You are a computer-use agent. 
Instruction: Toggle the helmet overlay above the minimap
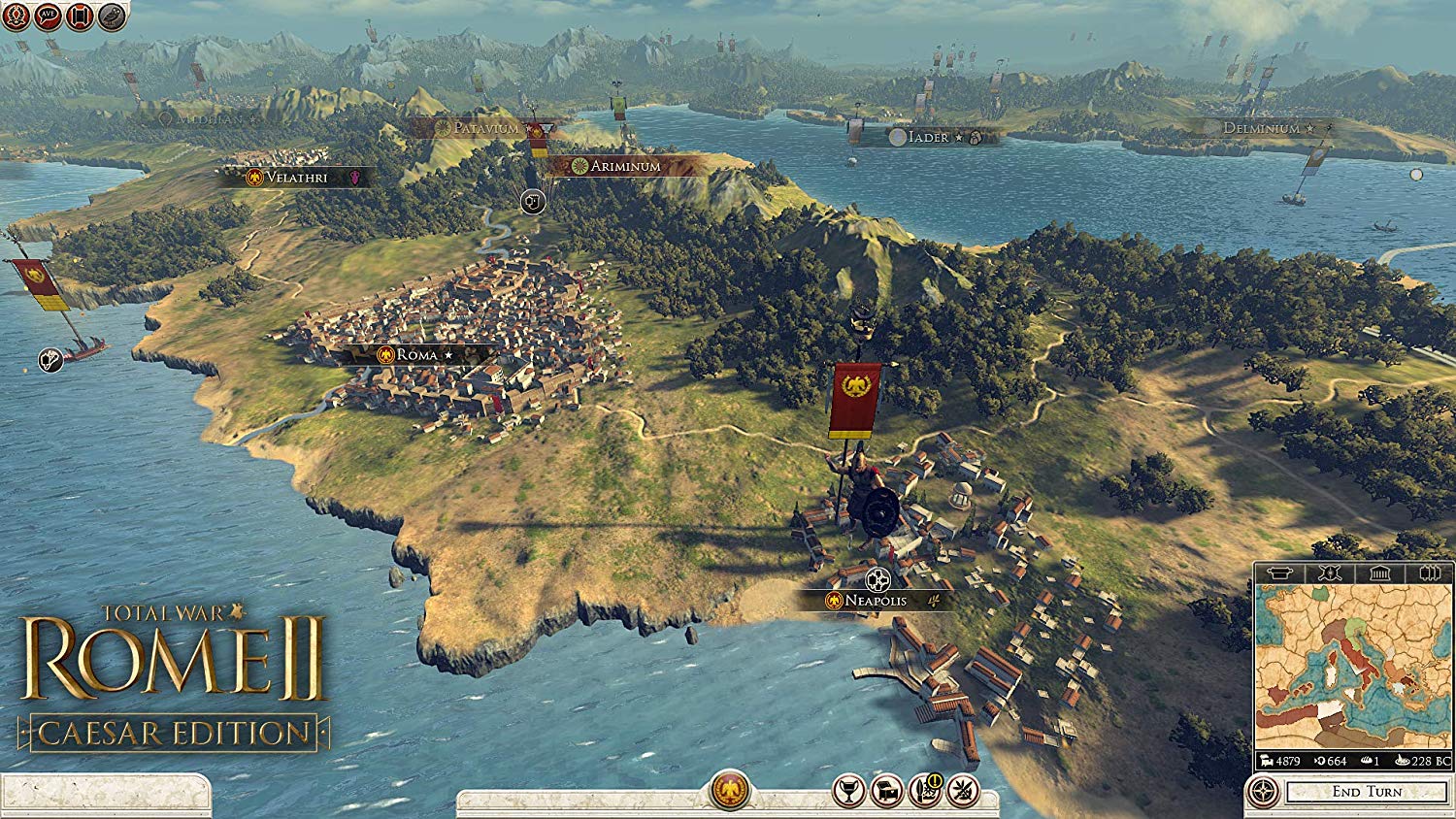pyautogui.click(x=1279, y=573)
